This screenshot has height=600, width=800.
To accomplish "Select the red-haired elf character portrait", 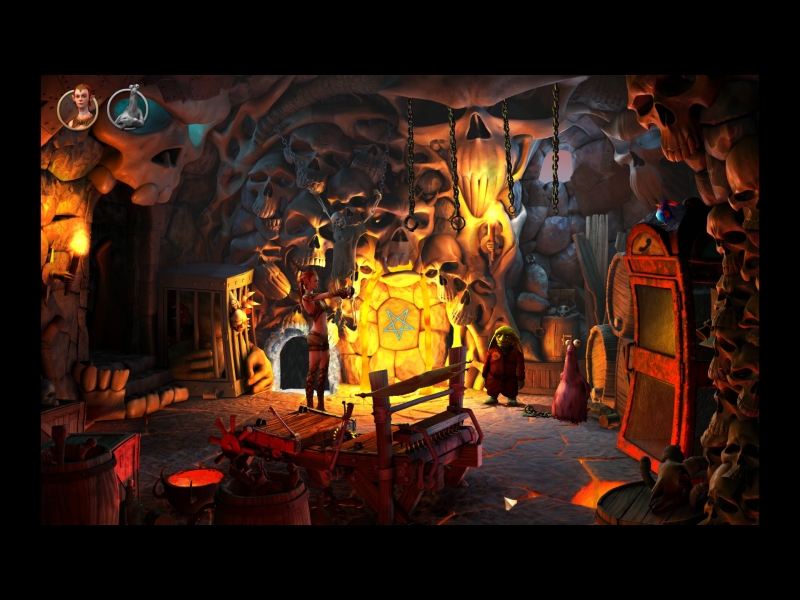I will click(78, 108).
